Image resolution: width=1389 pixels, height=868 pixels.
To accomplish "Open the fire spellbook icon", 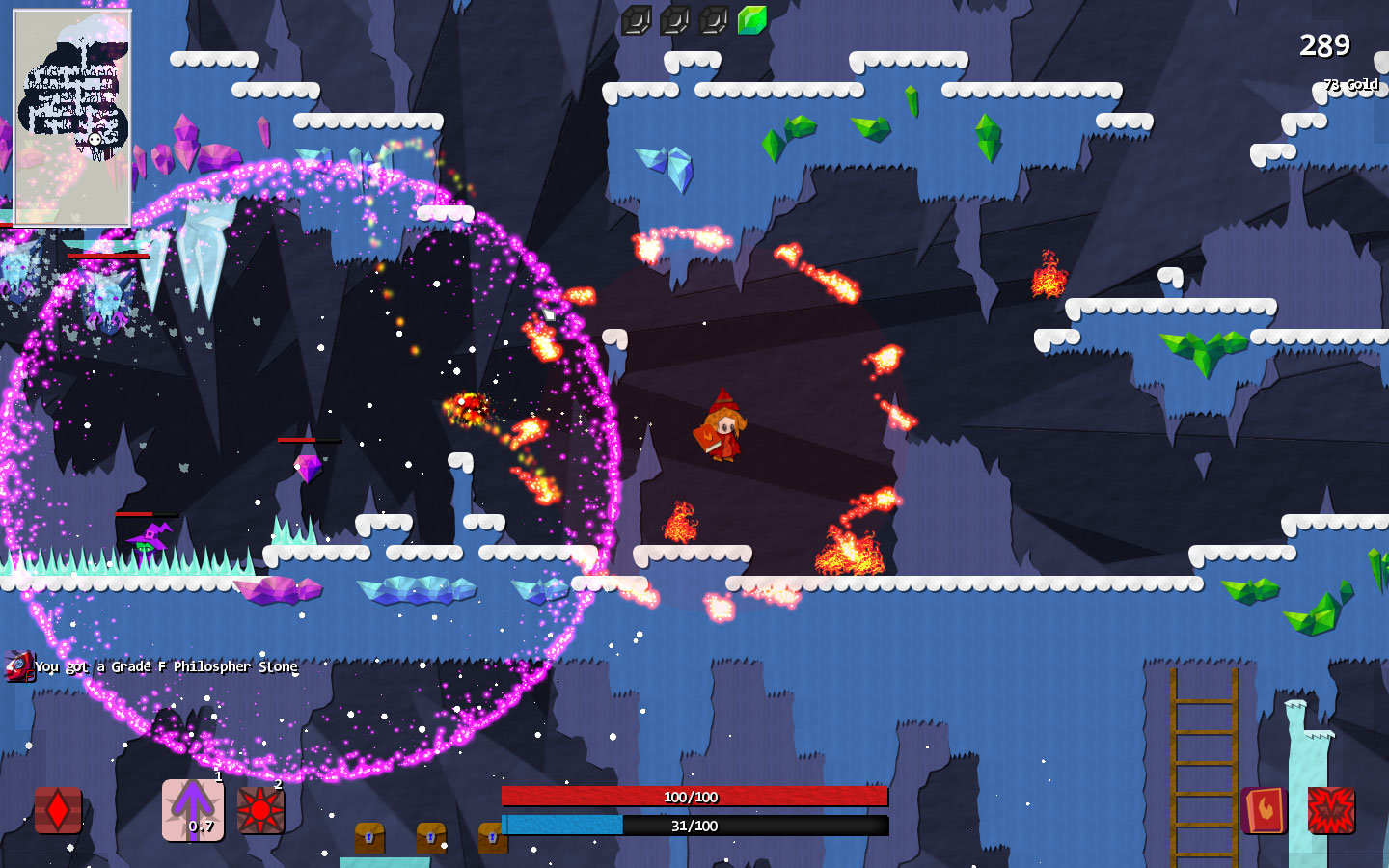I will point(1264,810).
